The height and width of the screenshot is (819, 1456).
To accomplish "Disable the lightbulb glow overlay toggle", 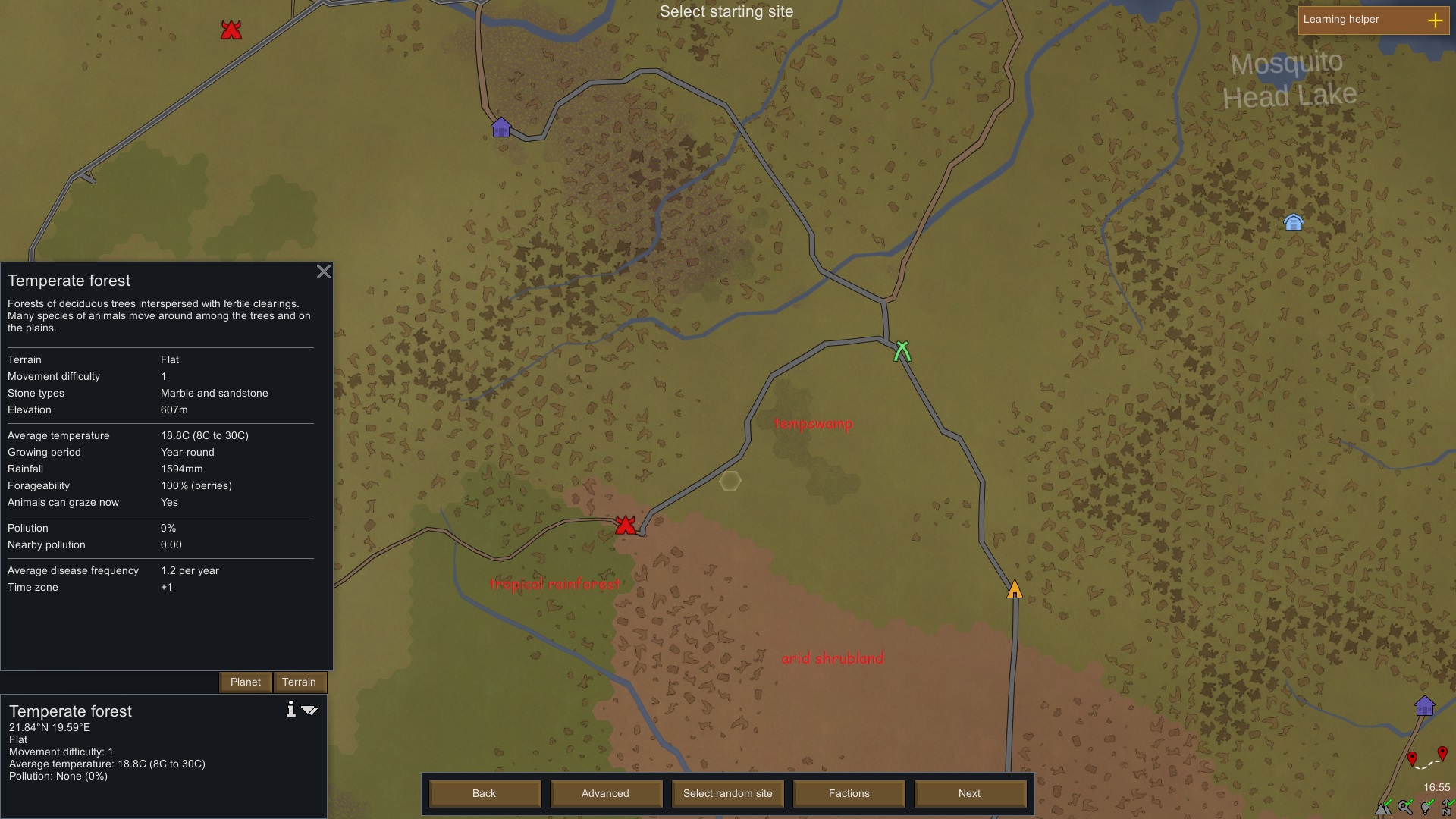I will pos(1425,807).
